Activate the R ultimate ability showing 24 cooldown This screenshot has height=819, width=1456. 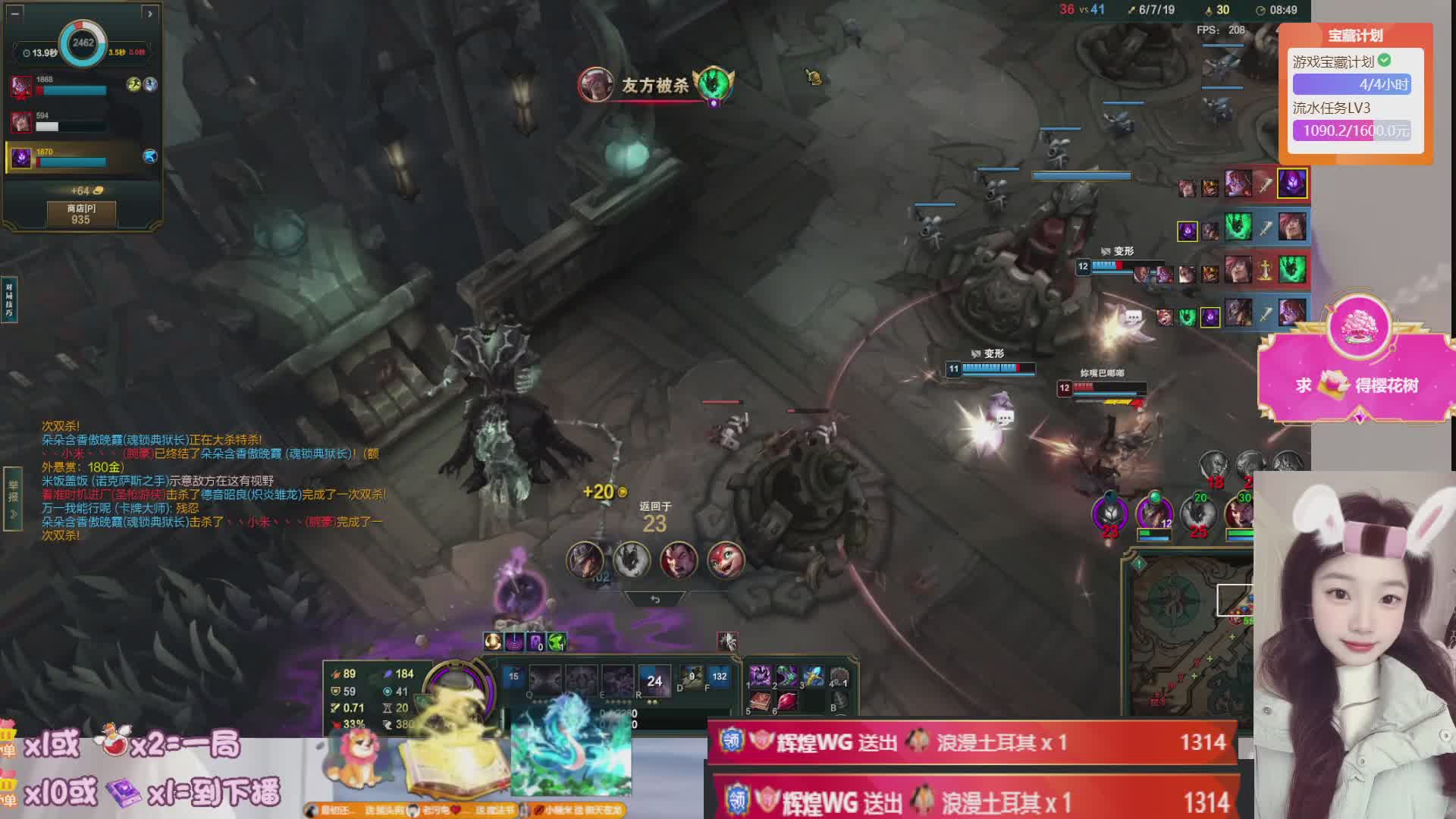tap(654, 680)
